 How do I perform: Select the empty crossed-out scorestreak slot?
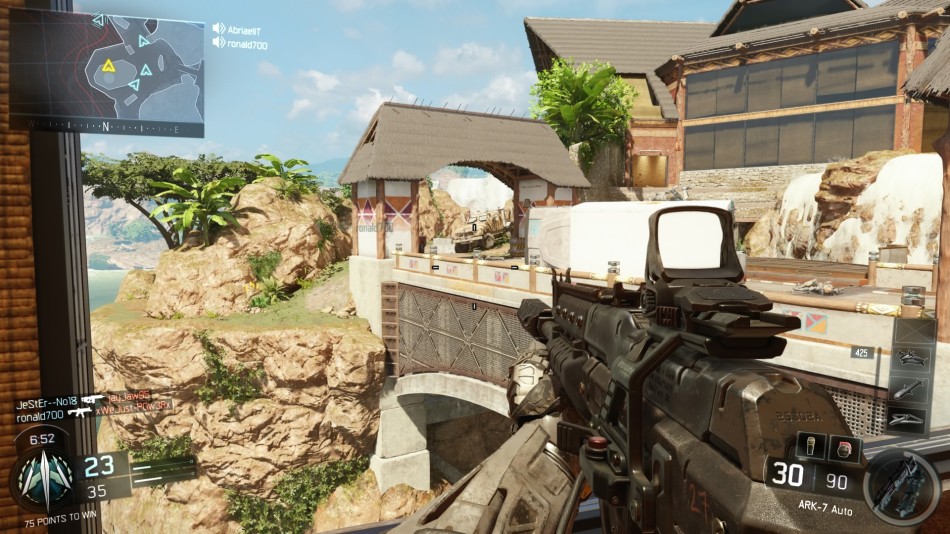tap(913, 331)
